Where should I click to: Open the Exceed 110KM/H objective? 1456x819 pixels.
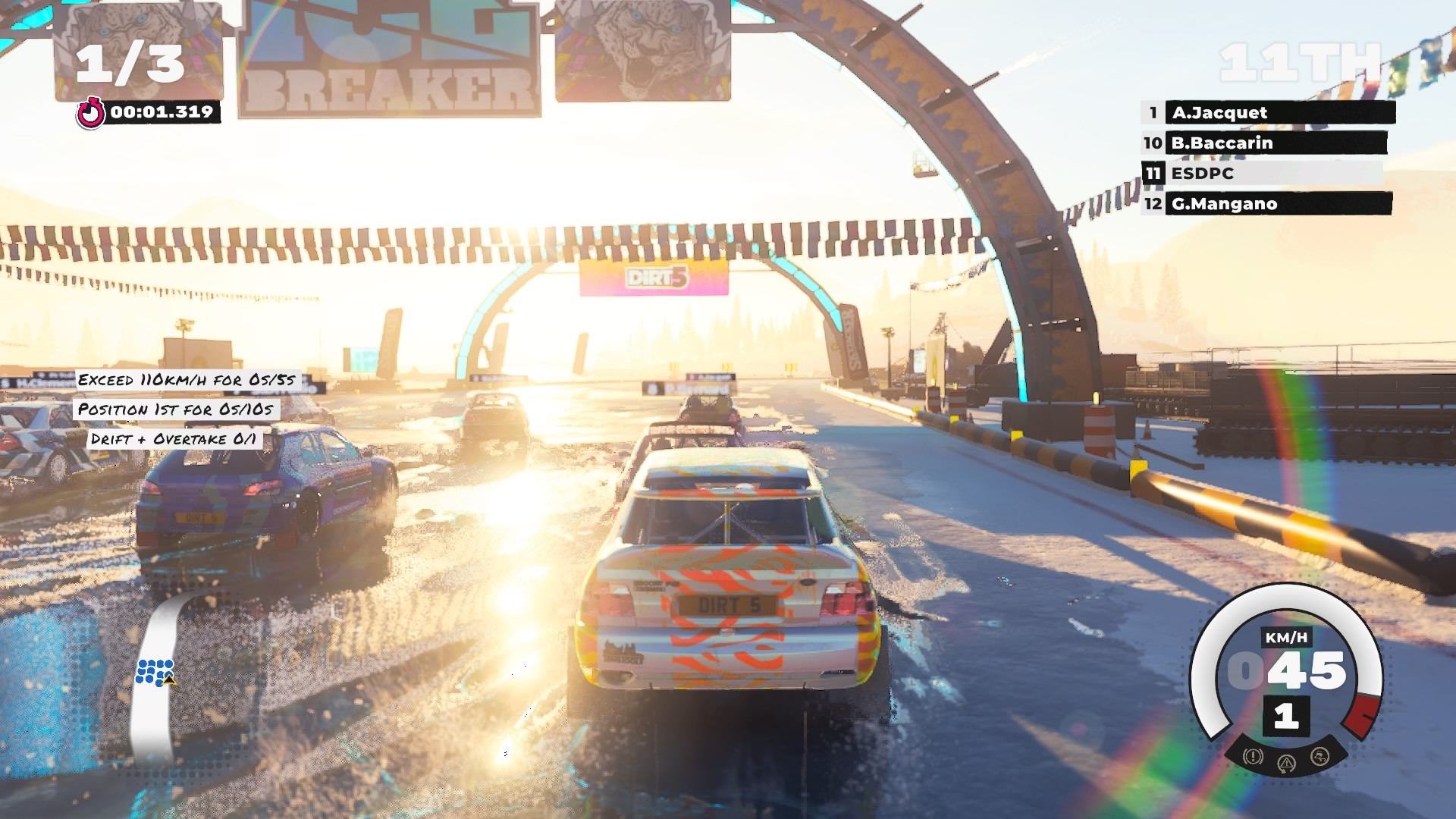click(187, 380)
